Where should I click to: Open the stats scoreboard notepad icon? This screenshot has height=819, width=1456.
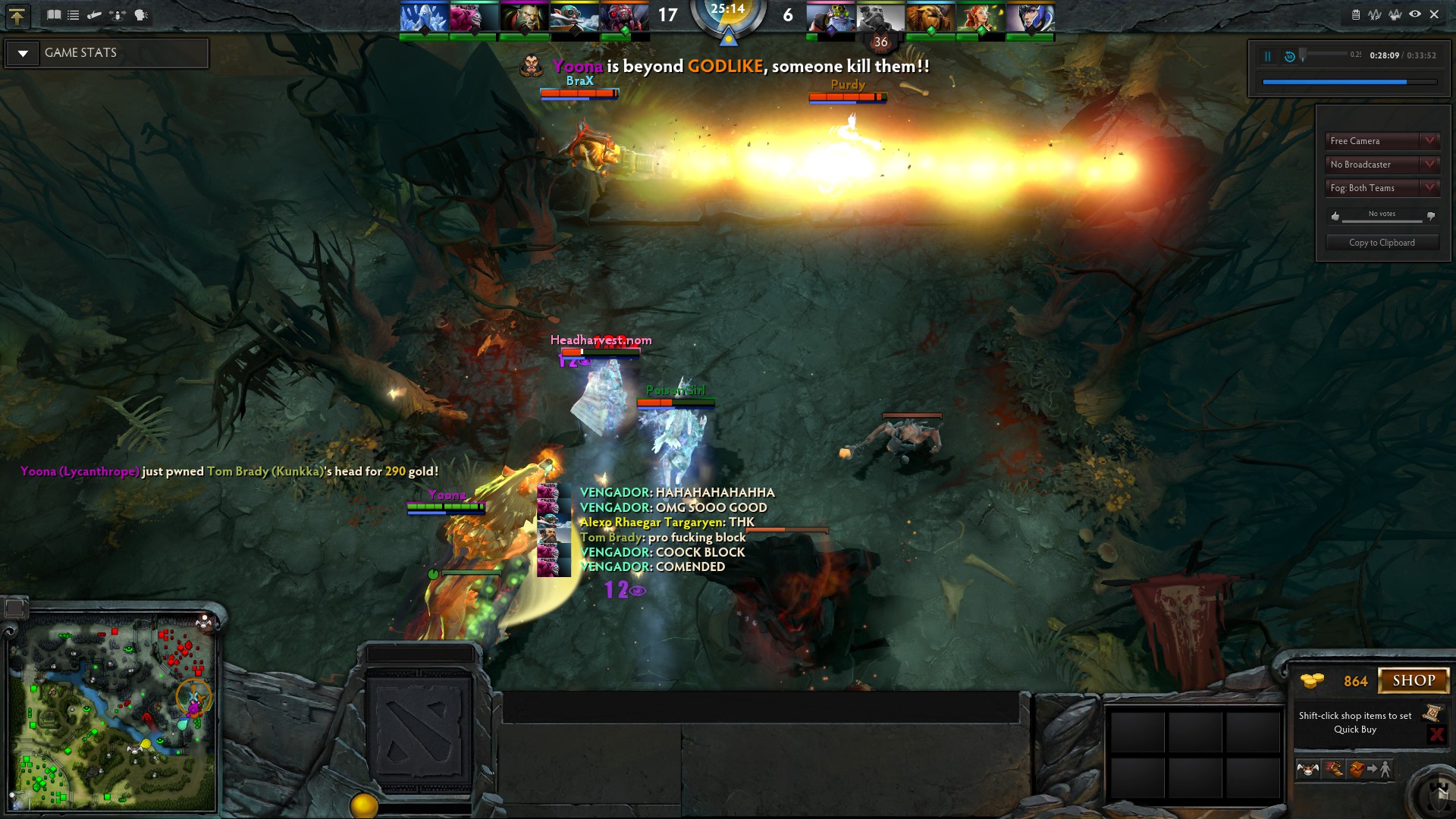point(1356,14)
